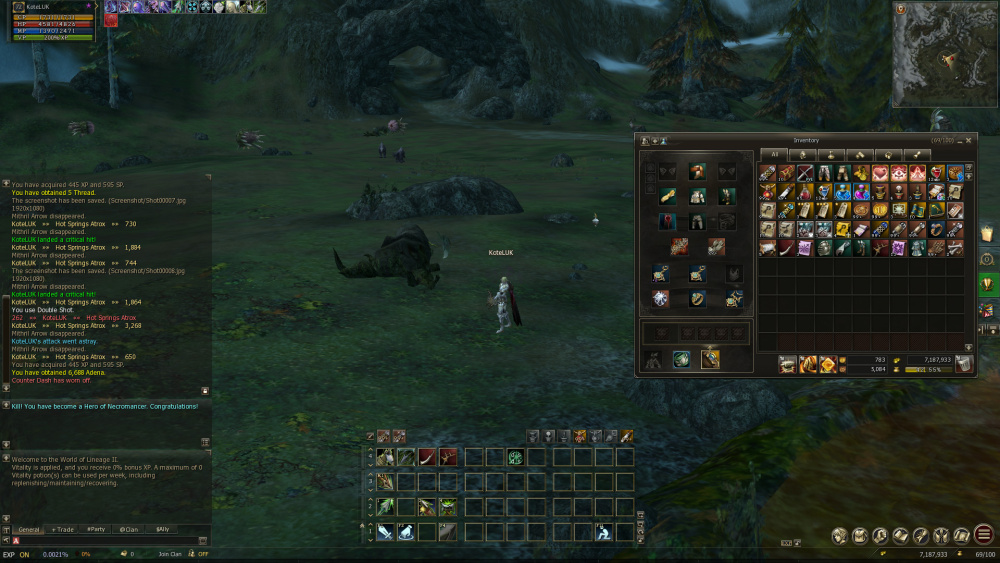Use the green glowing arrow skill
The image size is (1000, 563).
(385, 507)
